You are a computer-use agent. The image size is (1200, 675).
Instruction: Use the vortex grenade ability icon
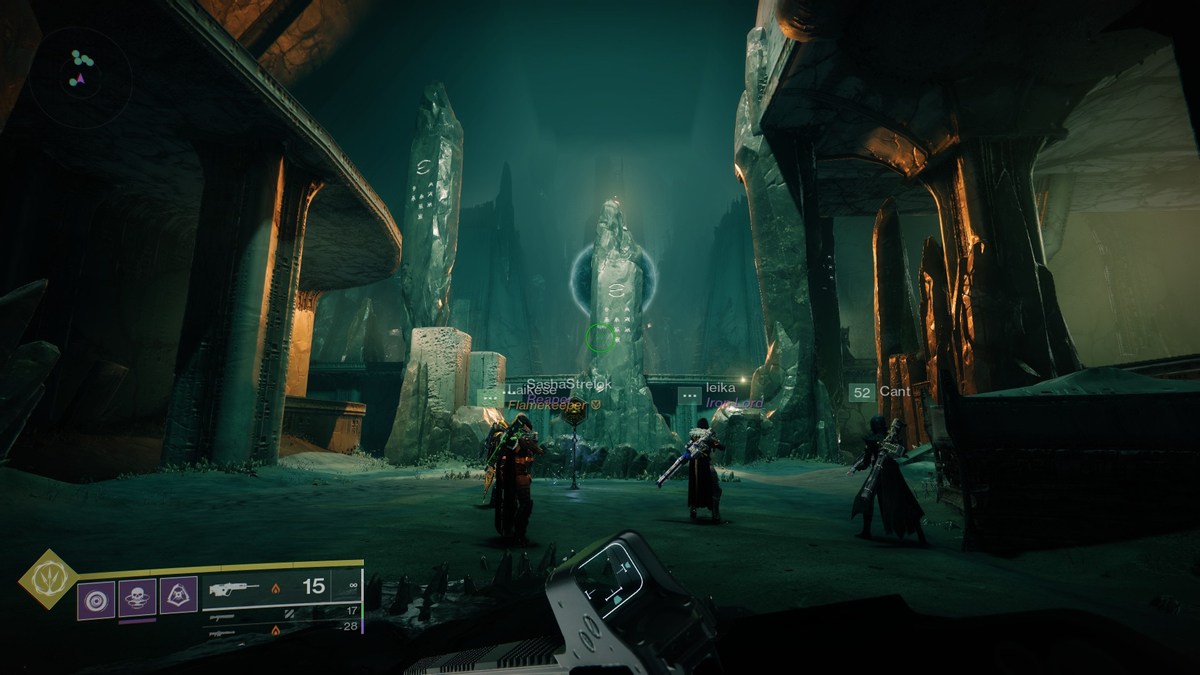click(97, 599)
